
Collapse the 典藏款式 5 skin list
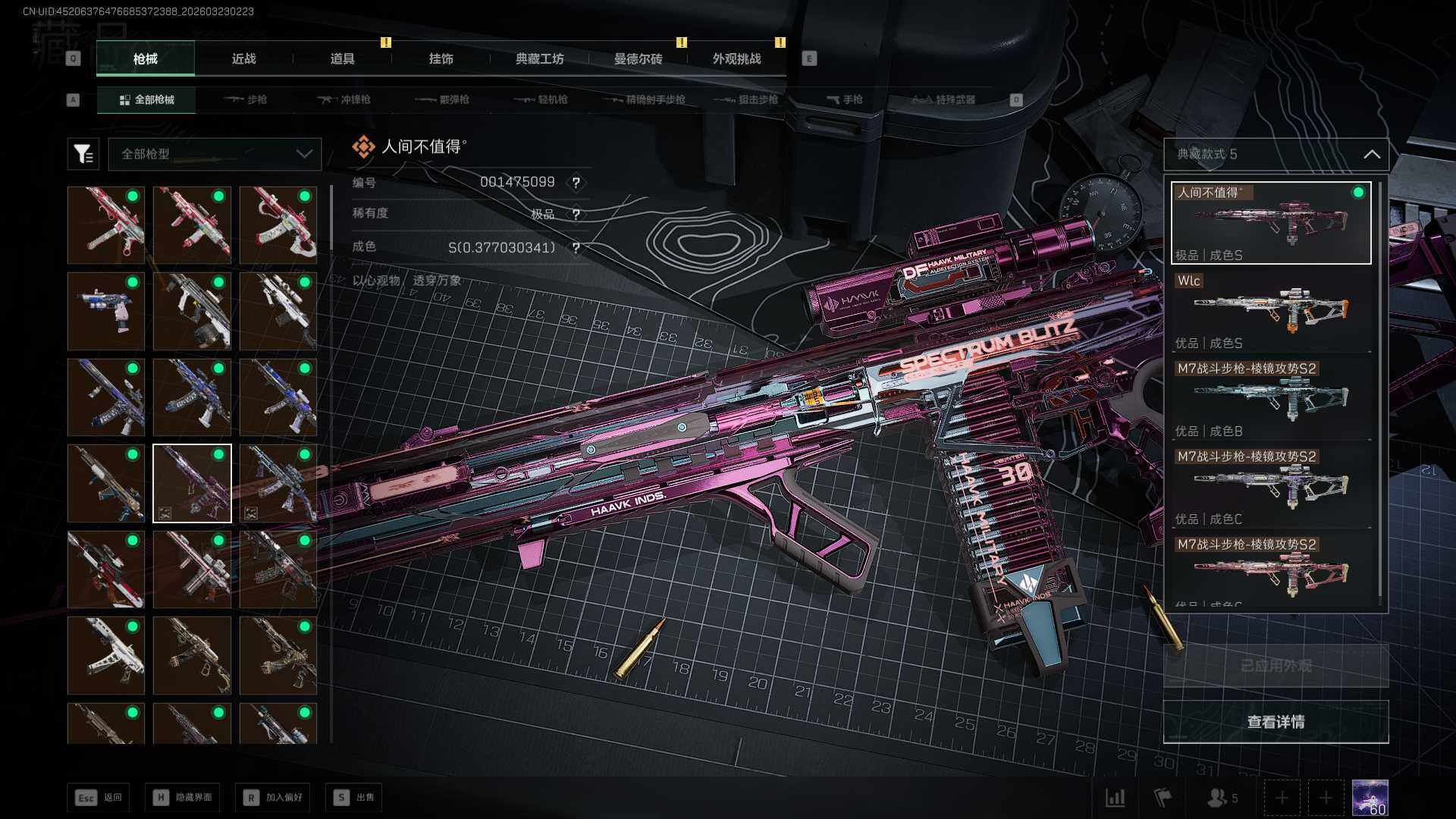coord(1371,154)
